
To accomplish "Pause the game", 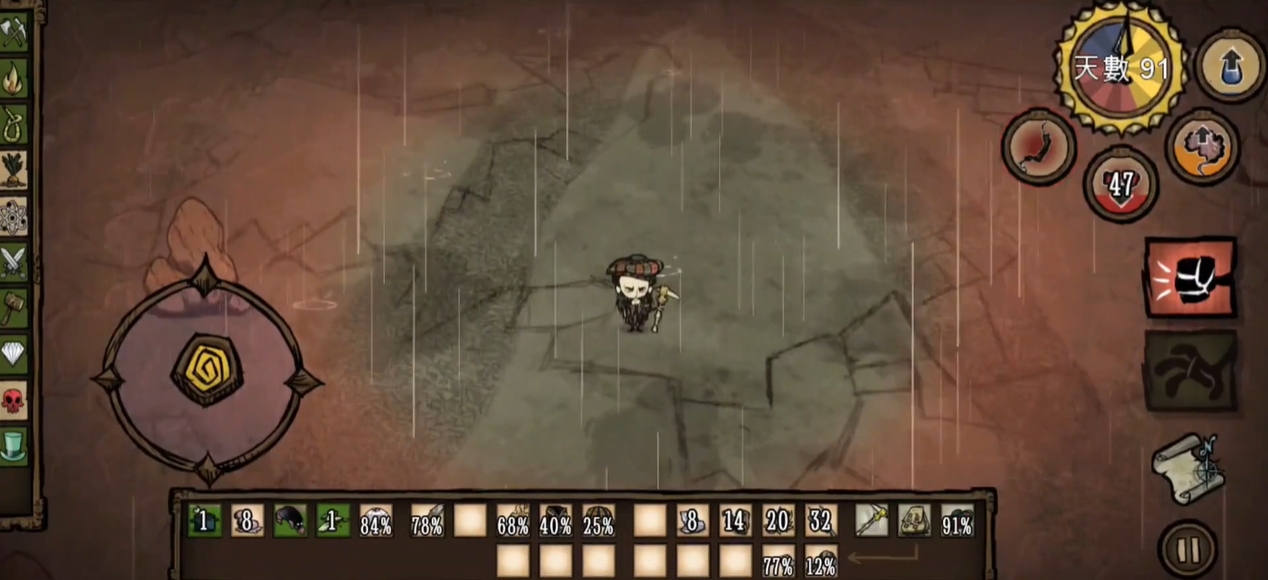I will (x=1188, y=549).
